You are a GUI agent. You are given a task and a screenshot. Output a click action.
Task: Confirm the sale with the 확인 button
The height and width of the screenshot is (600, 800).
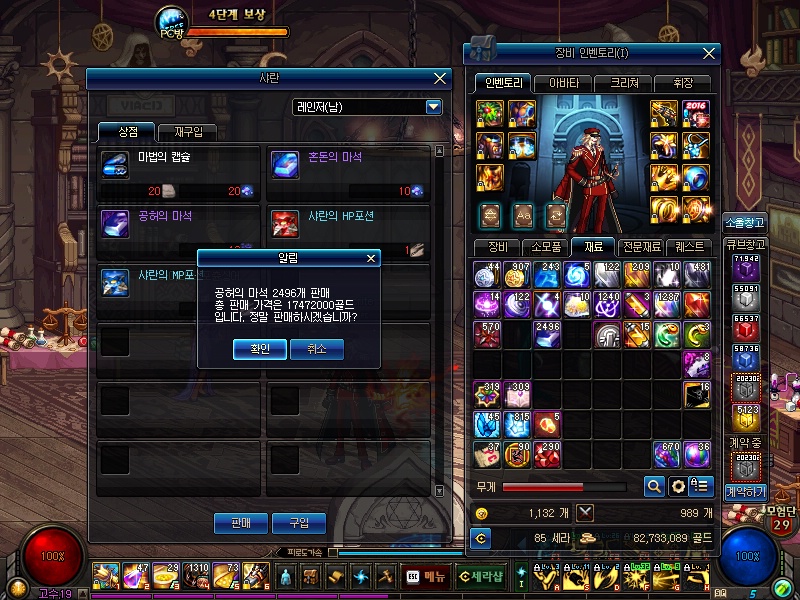click(260, 349)
